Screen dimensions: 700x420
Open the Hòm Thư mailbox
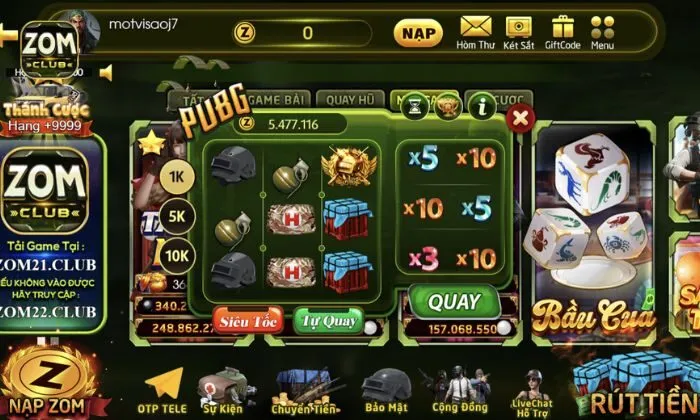point(476,32)
